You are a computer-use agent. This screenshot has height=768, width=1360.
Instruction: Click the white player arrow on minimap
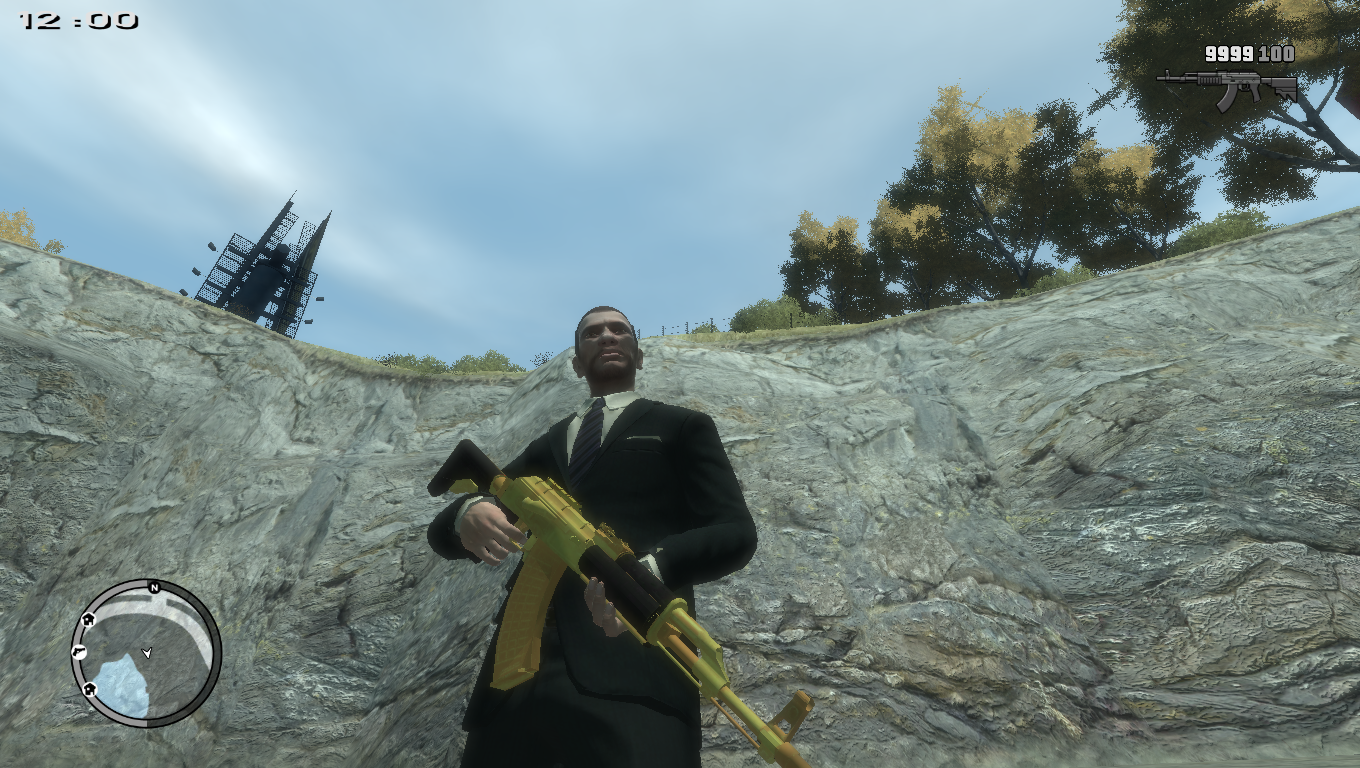[x=148, y=653]
